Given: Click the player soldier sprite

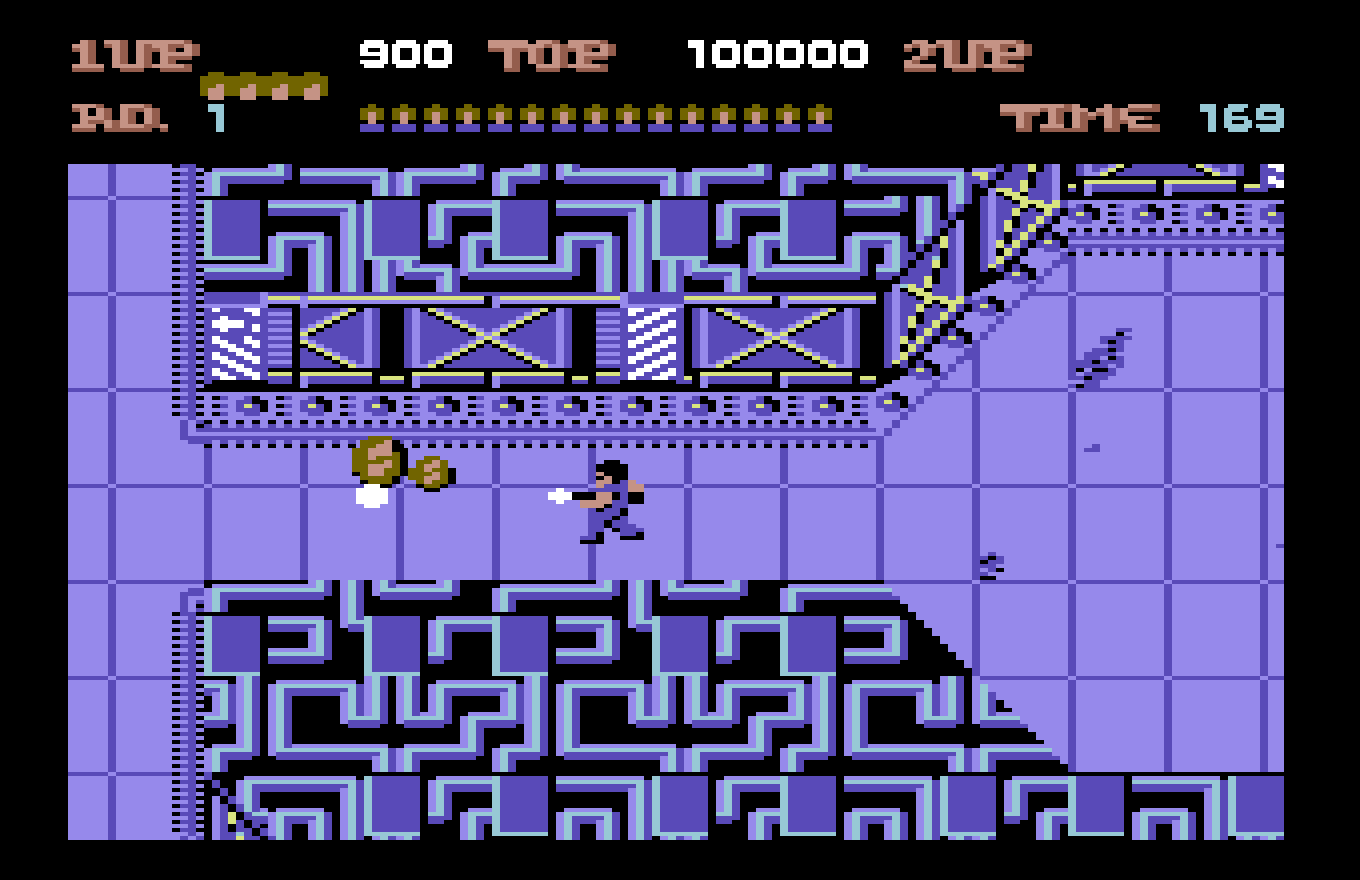Looking at the screenshot, I should [x=610, y=500].
